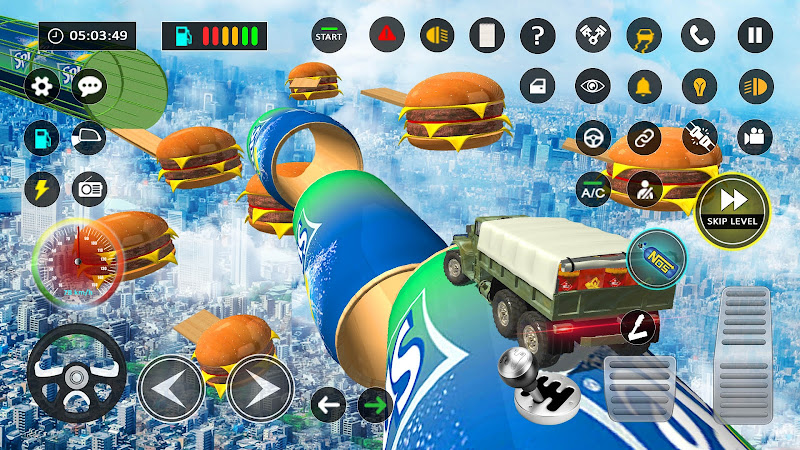Turn on the green right indicator
Screen dimensions: 800x450
375,405
